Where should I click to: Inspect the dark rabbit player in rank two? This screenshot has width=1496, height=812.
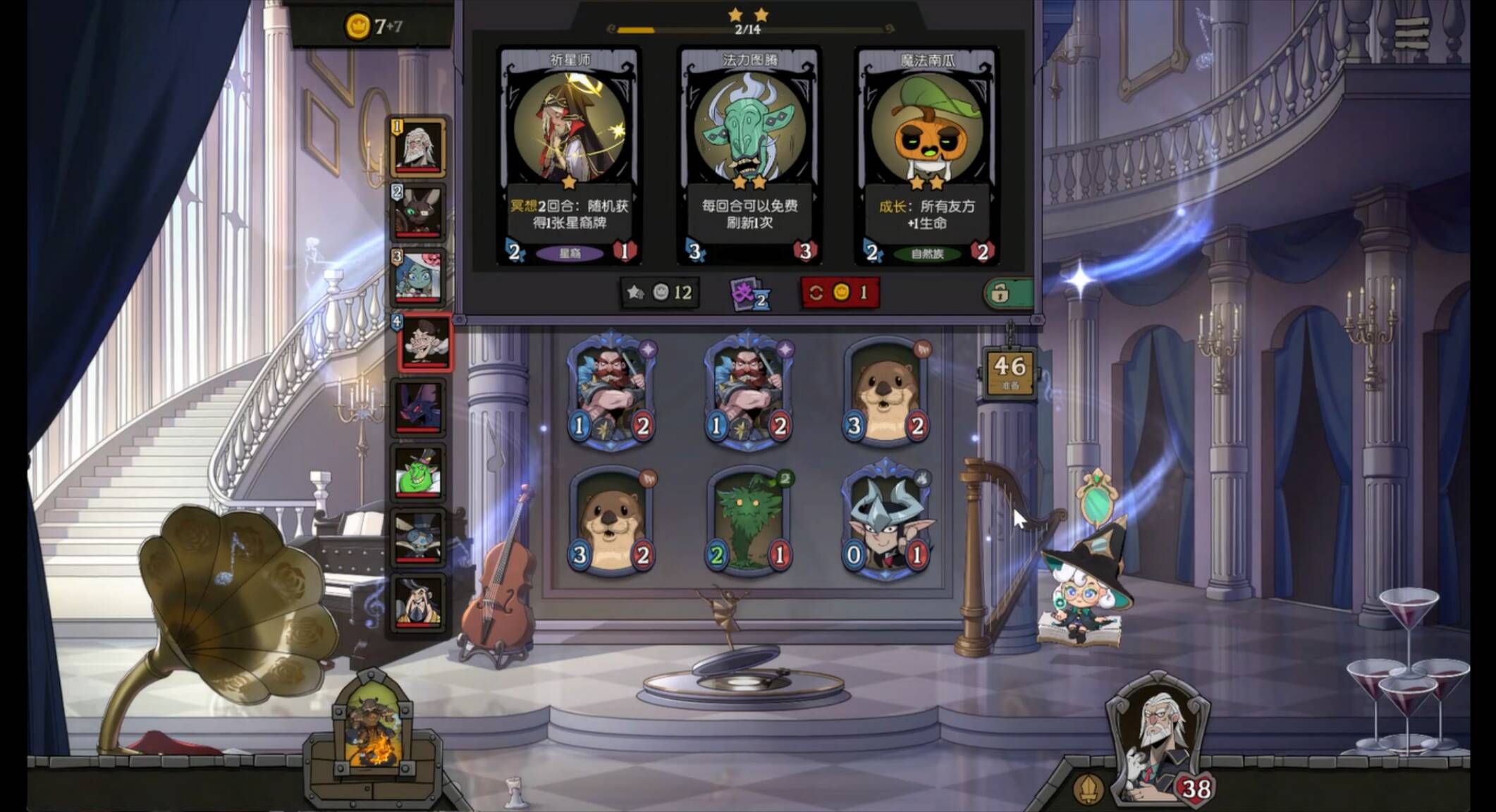[x=418, y=211]
